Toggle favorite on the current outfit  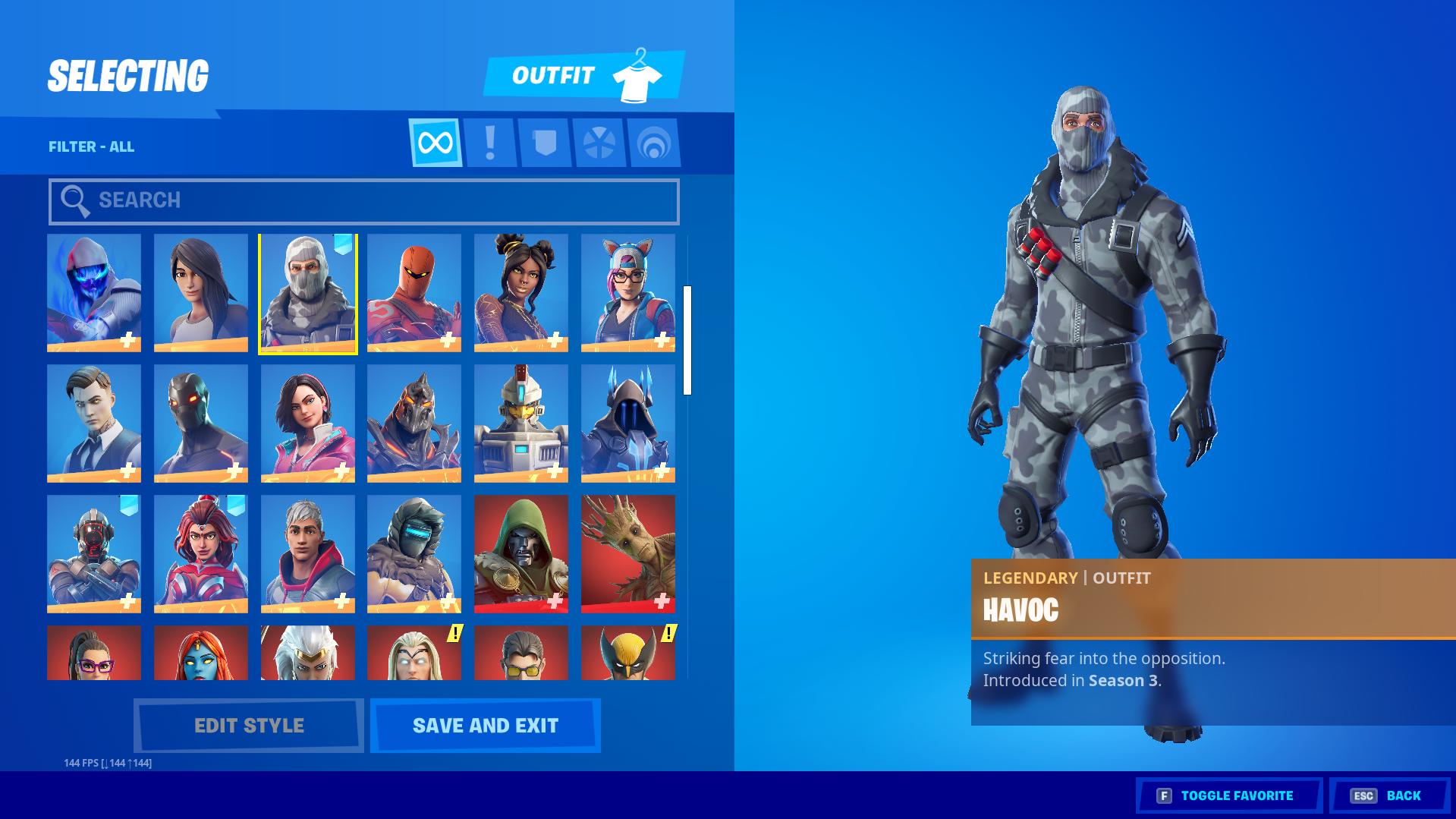(1228, 795)
